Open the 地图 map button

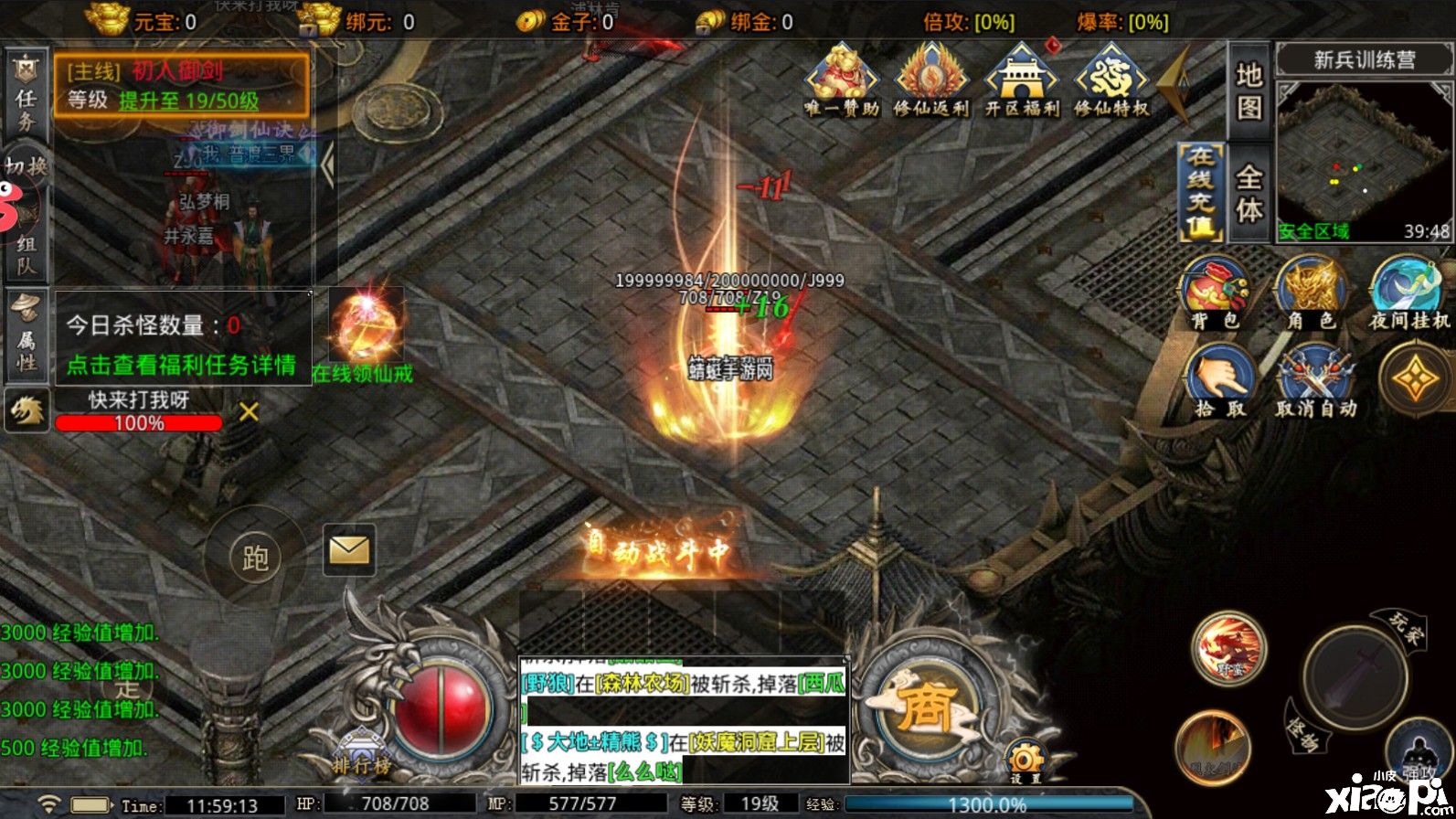[1249, 91]
